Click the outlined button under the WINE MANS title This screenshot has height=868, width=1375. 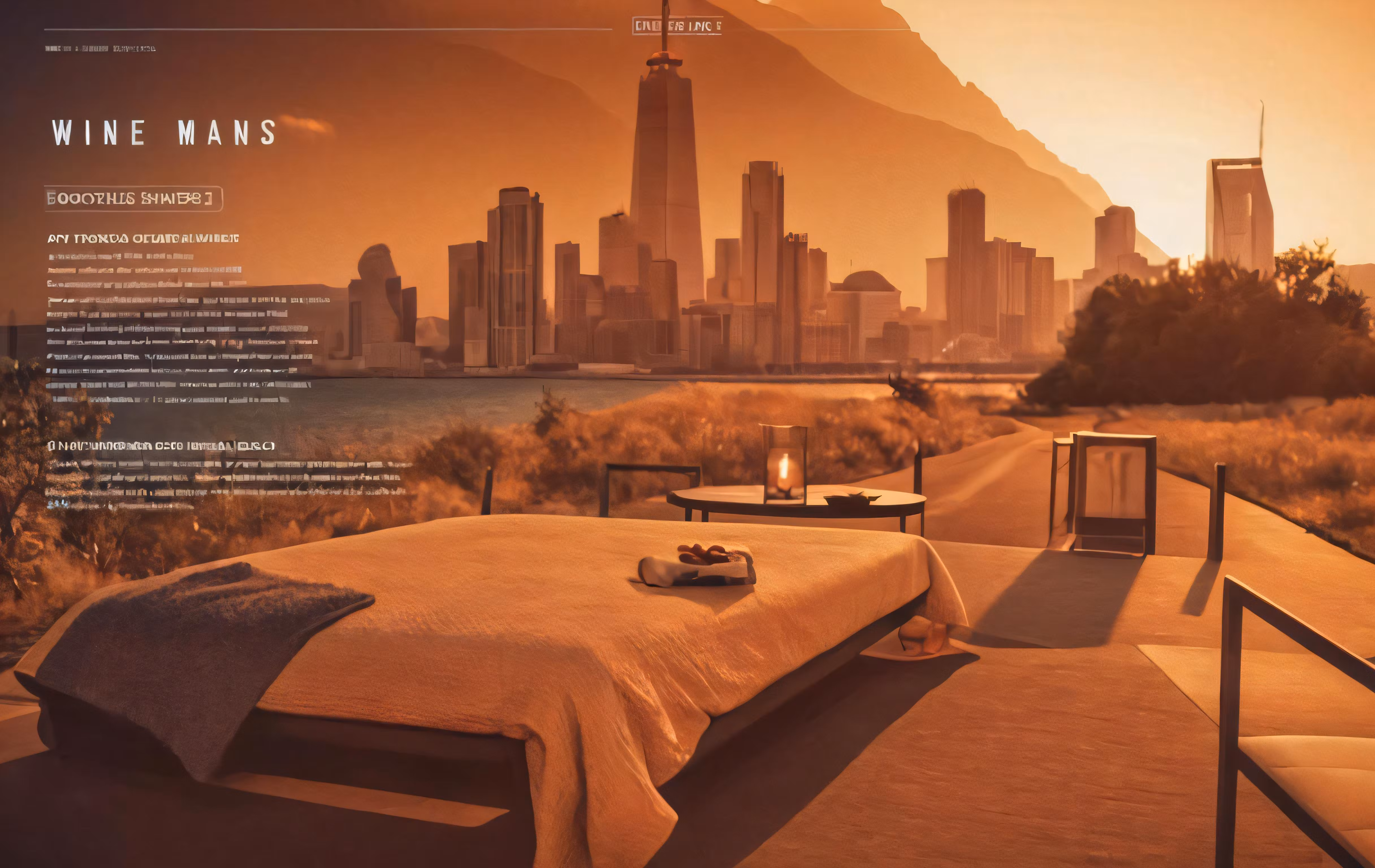[133, 199]
